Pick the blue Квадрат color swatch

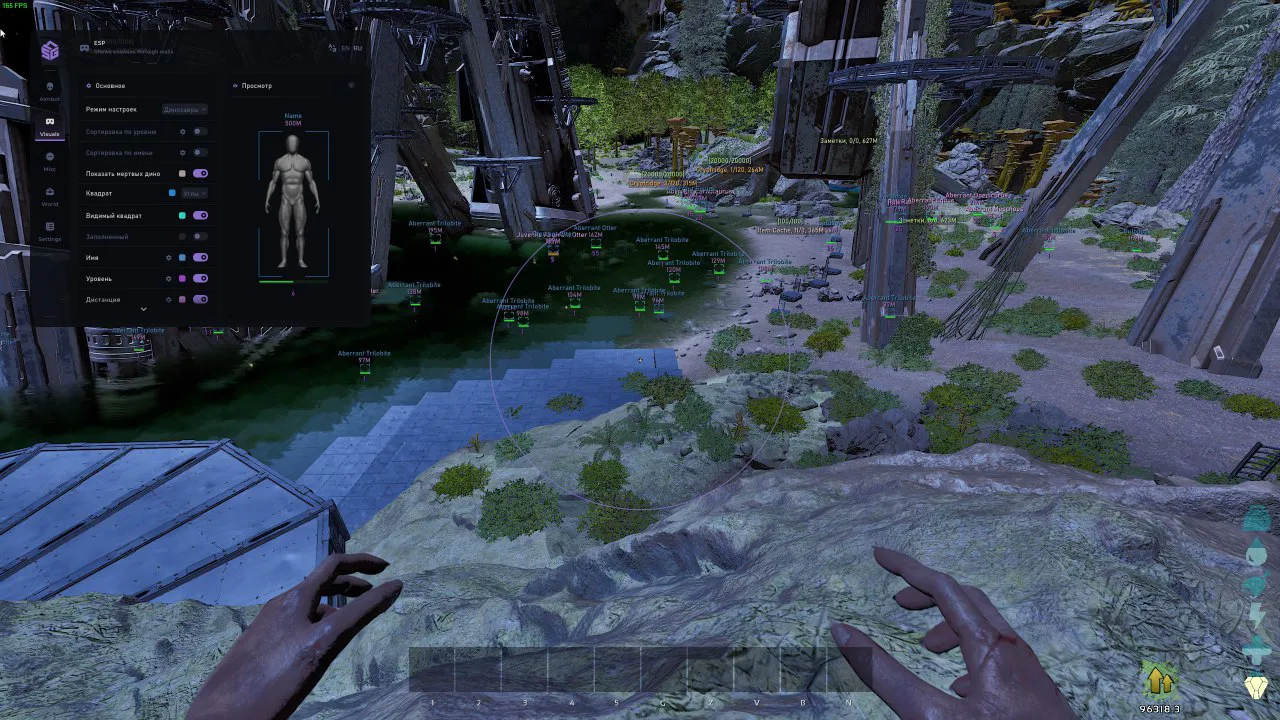click(x=172, y=193)
